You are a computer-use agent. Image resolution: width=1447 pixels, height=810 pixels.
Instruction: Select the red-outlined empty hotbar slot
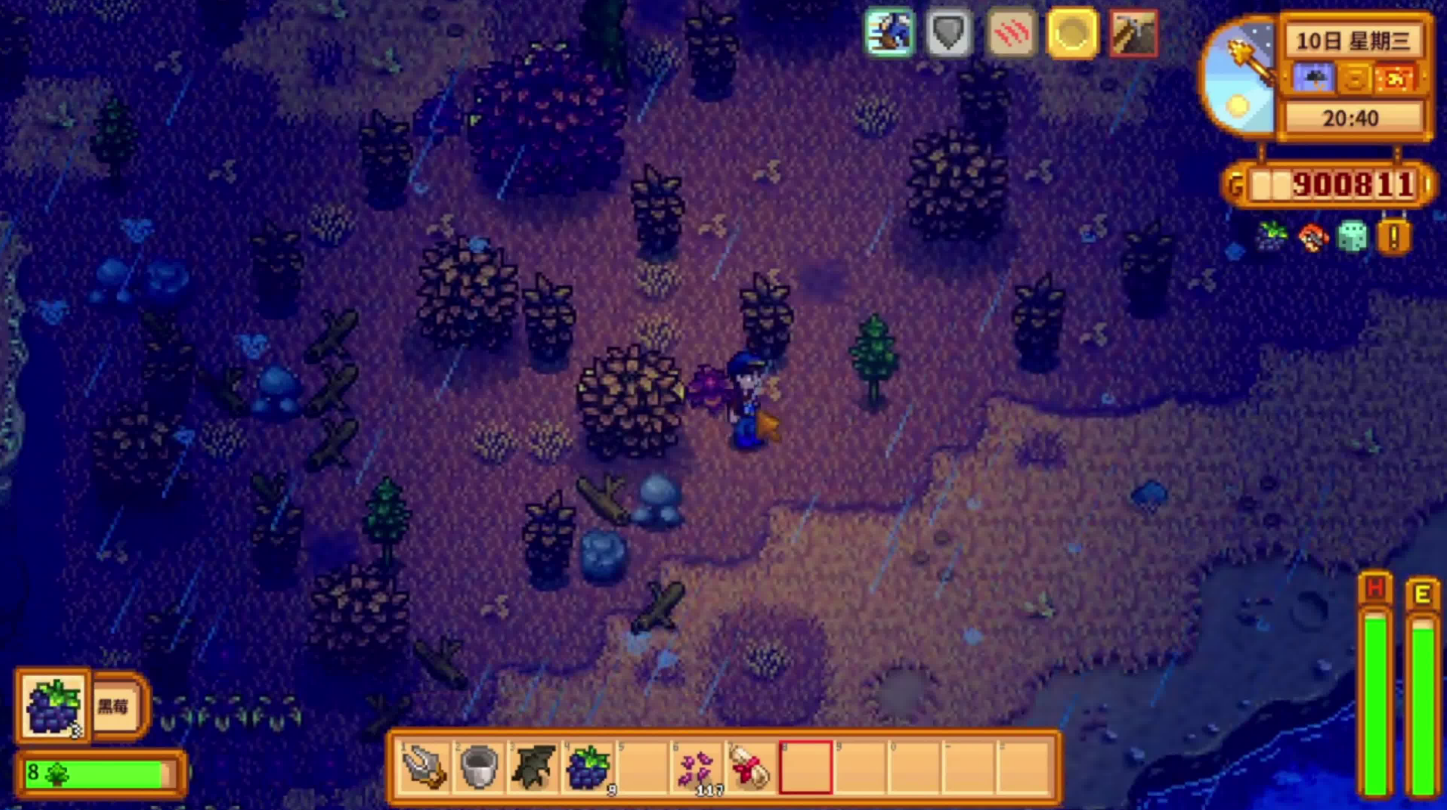click(x=806, y=768)
